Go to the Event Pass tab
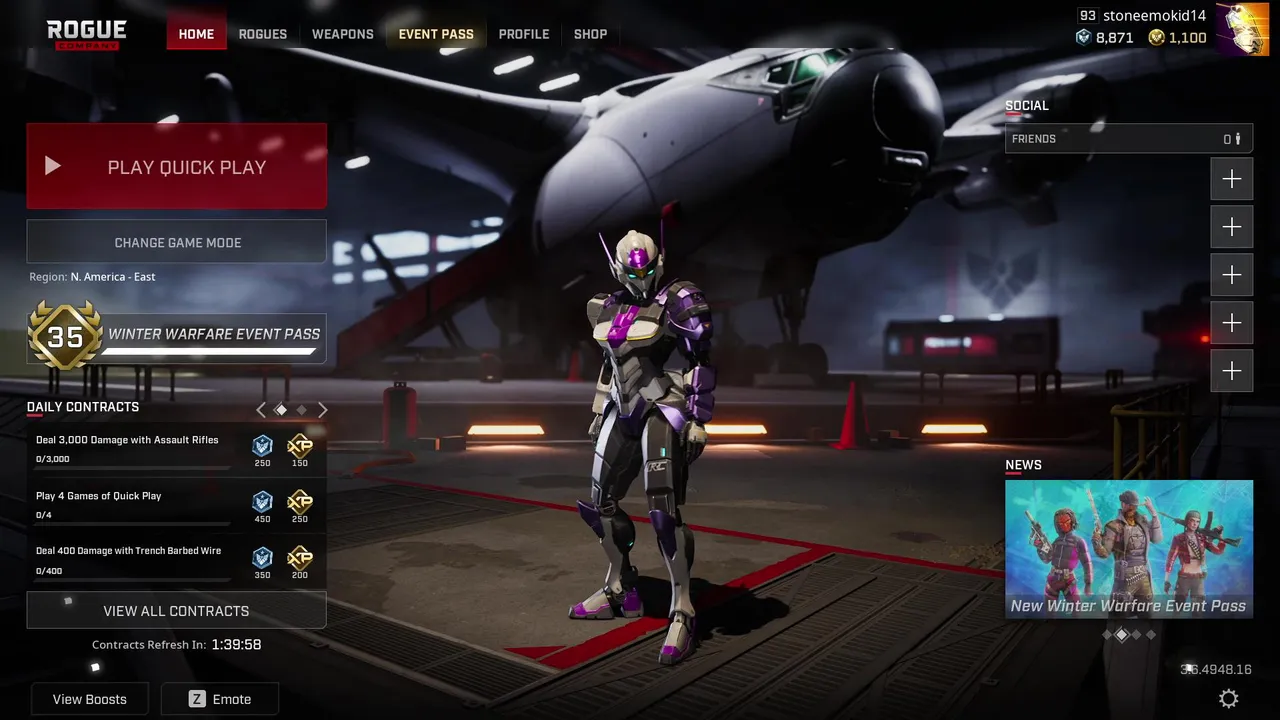 [436, 34]
